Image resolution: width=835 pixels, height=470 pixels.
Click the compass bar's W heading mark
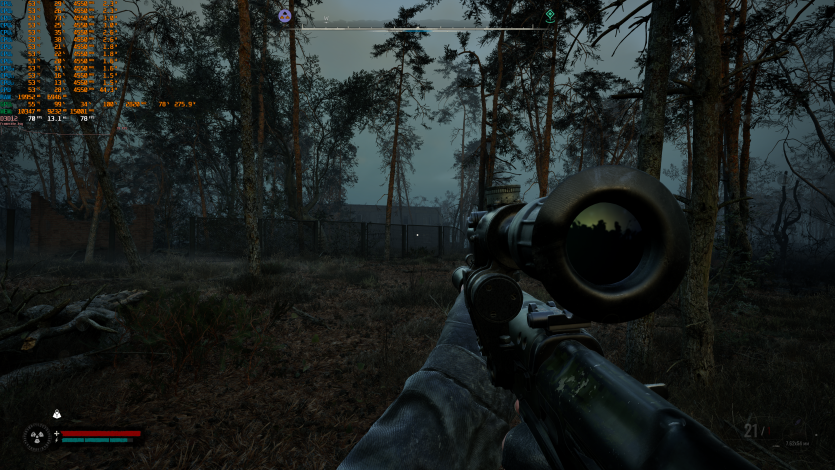point(326,20)
